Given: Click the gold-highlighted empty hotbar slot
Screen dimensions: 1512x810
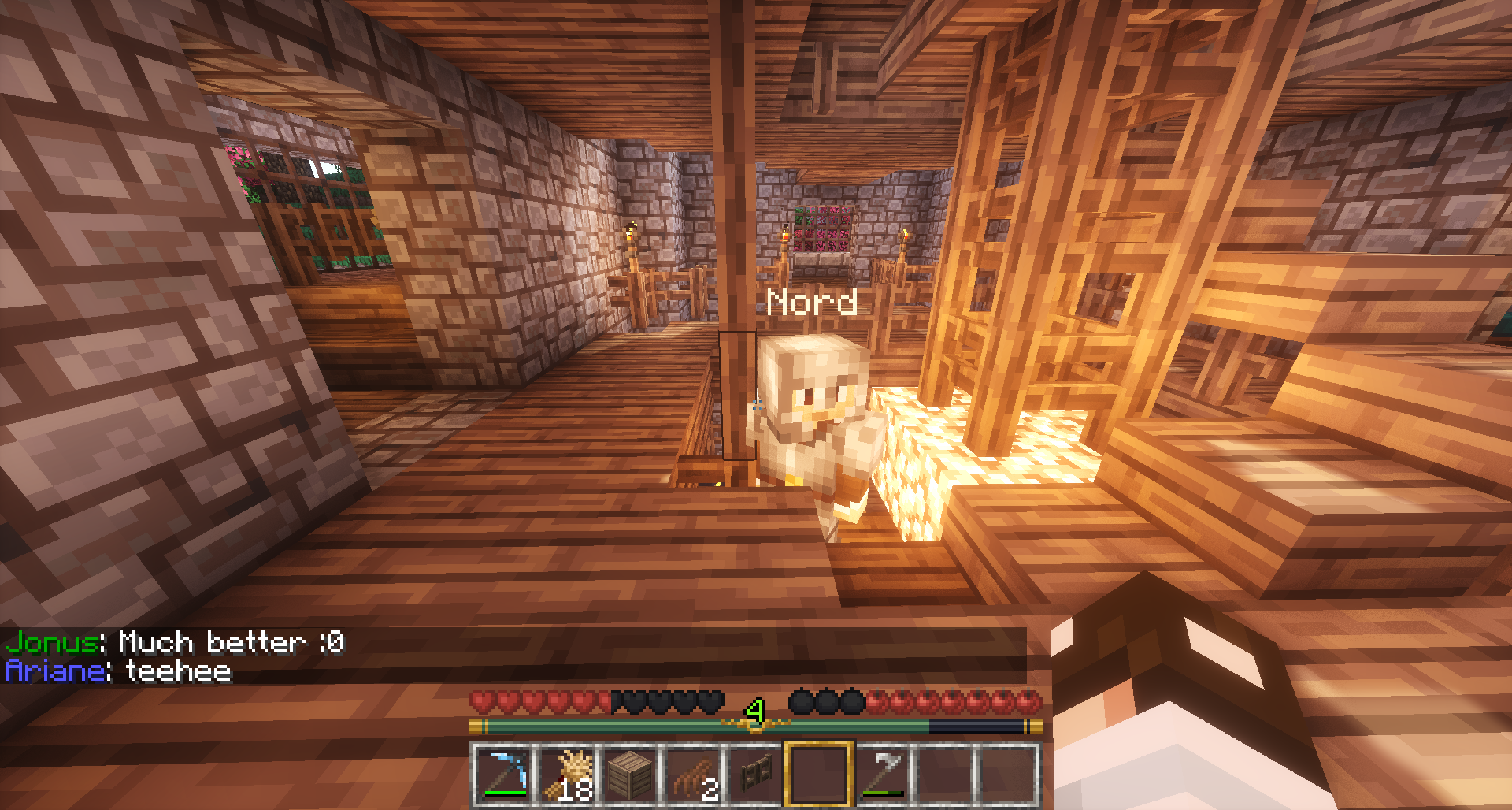Looking at the screenshot, I should click(818, 774).
